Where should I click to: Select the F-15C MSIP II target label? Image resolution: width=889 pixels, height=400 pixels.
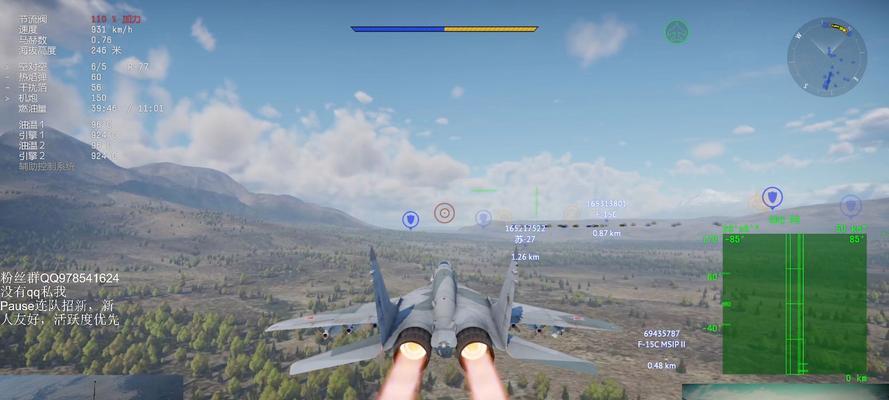click(x=661, y=344)
